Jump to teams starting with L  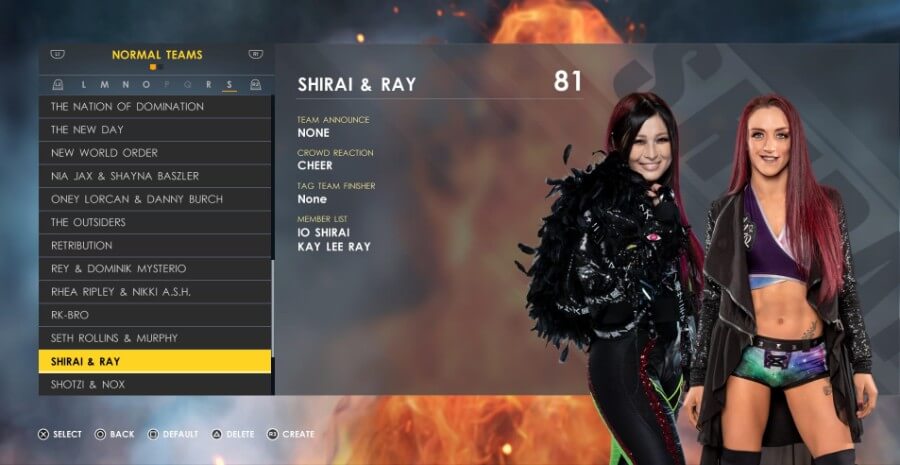click(84, 85)
